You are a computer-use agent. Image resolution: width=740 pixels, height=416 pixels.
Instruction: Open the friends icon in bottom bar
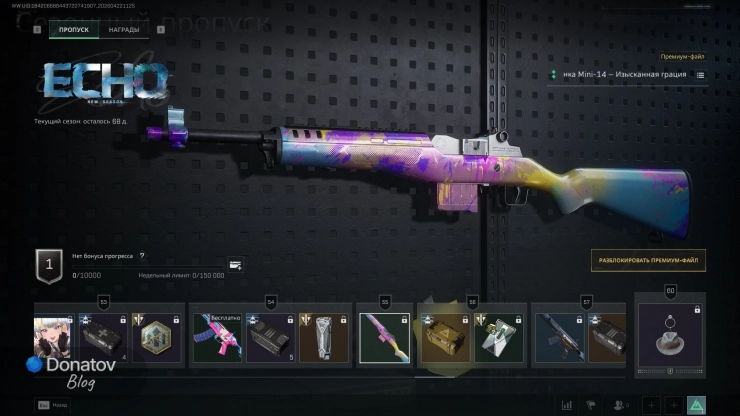pos(621,405)
